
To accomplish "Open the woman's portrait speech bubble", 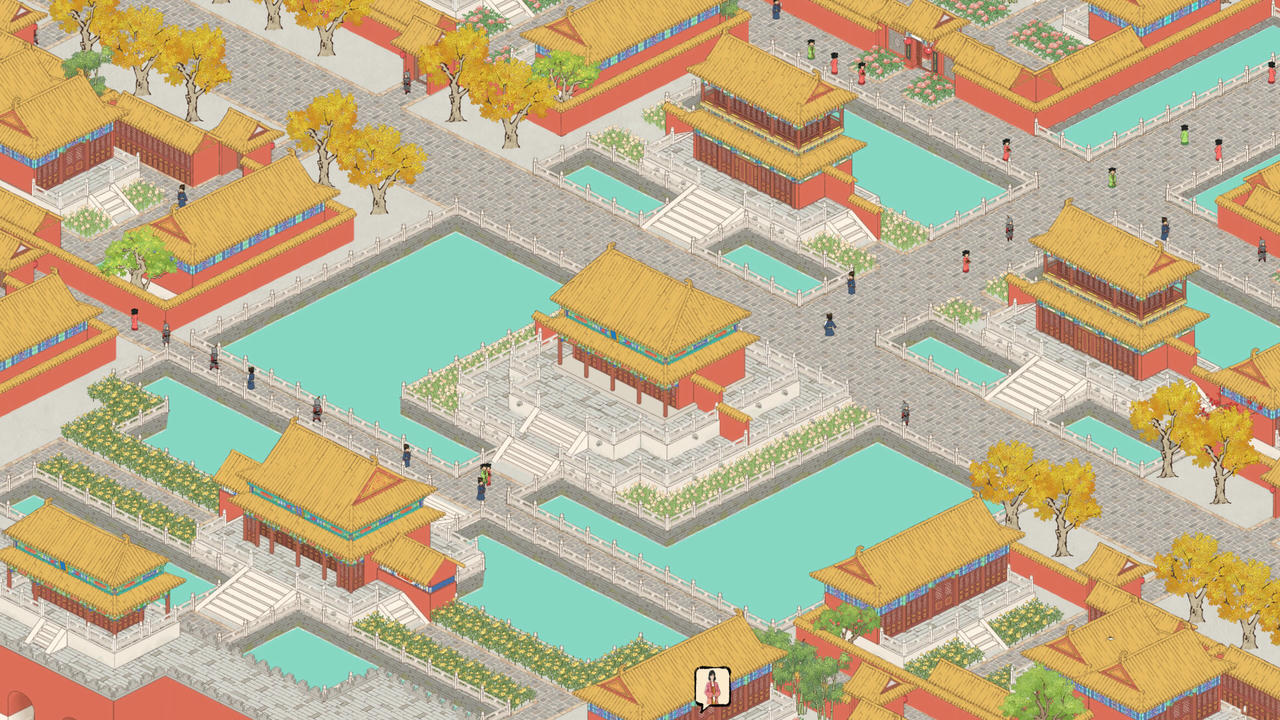I will click(712, 688).
